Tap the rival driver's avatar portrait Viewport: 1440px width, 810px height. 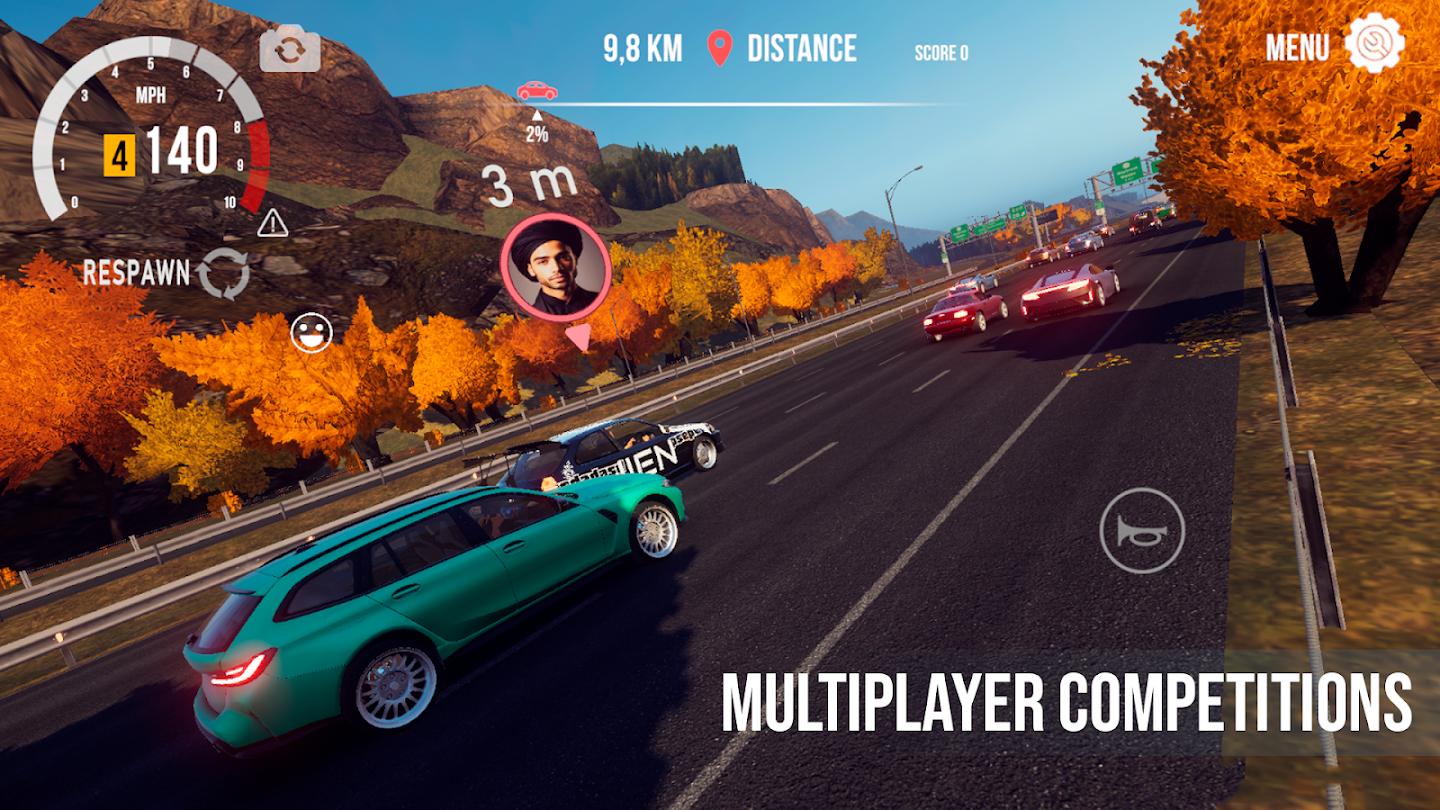point(551,268)
